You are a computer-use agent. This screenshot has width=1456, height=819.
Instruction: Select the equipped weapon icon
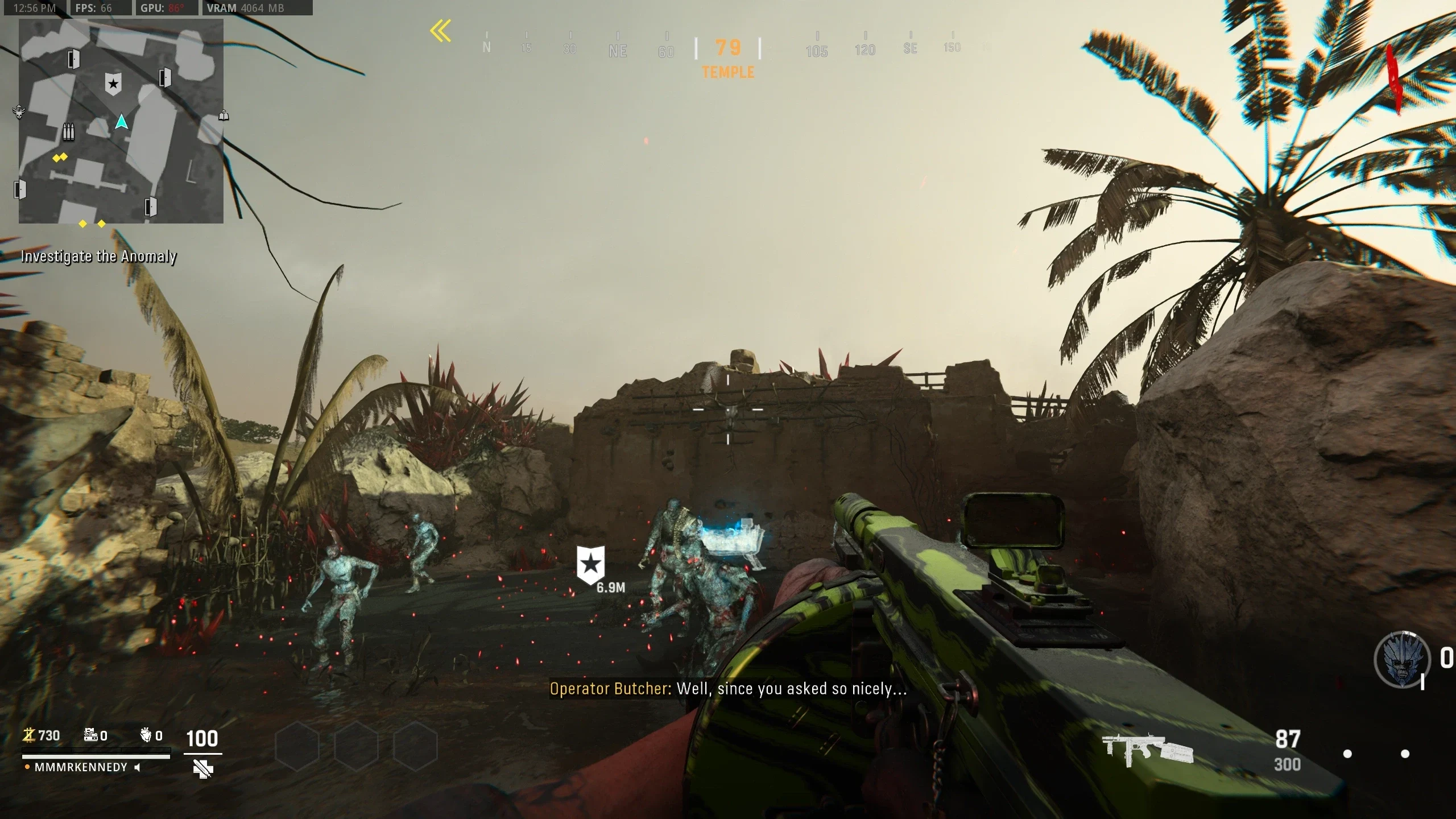click(1147, 751)
